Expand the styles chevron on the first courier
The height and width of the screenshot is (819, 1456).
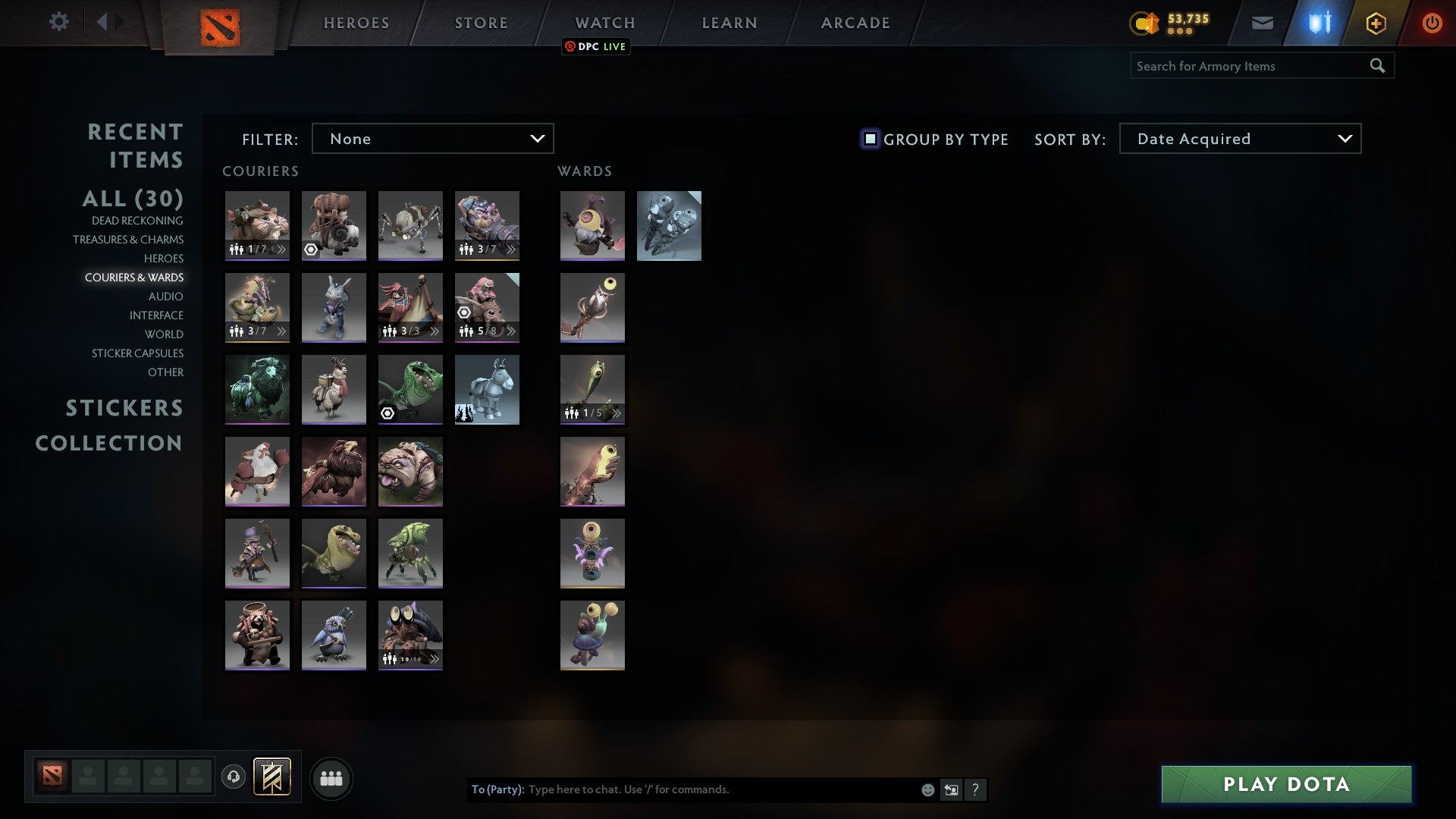pyautogui.click(x=281, y=248)
